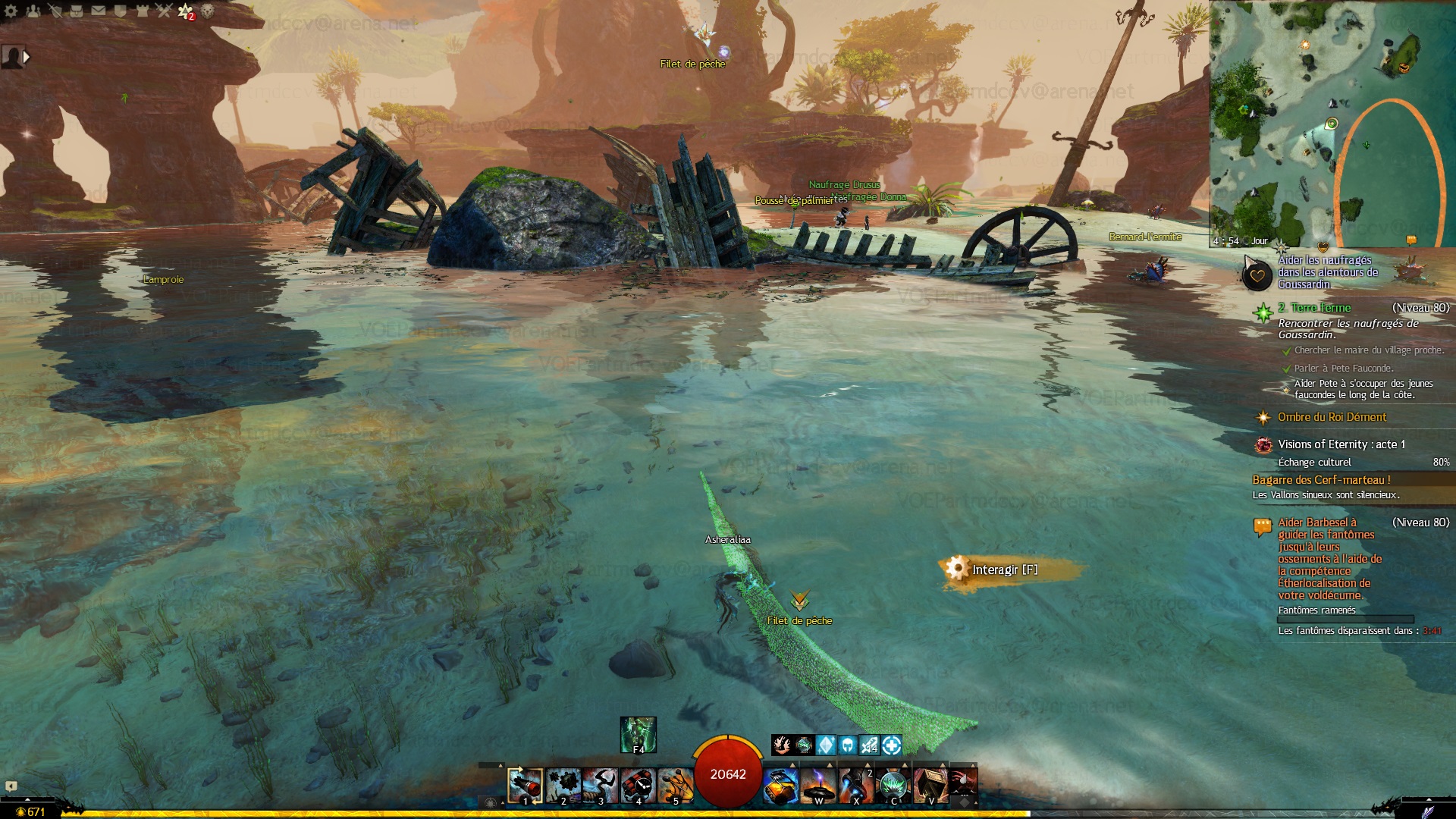The width and height of the screenshot is (1456, 819).
Task: Open the notification icon showing 2 alerts
Action: click(186, 11)
